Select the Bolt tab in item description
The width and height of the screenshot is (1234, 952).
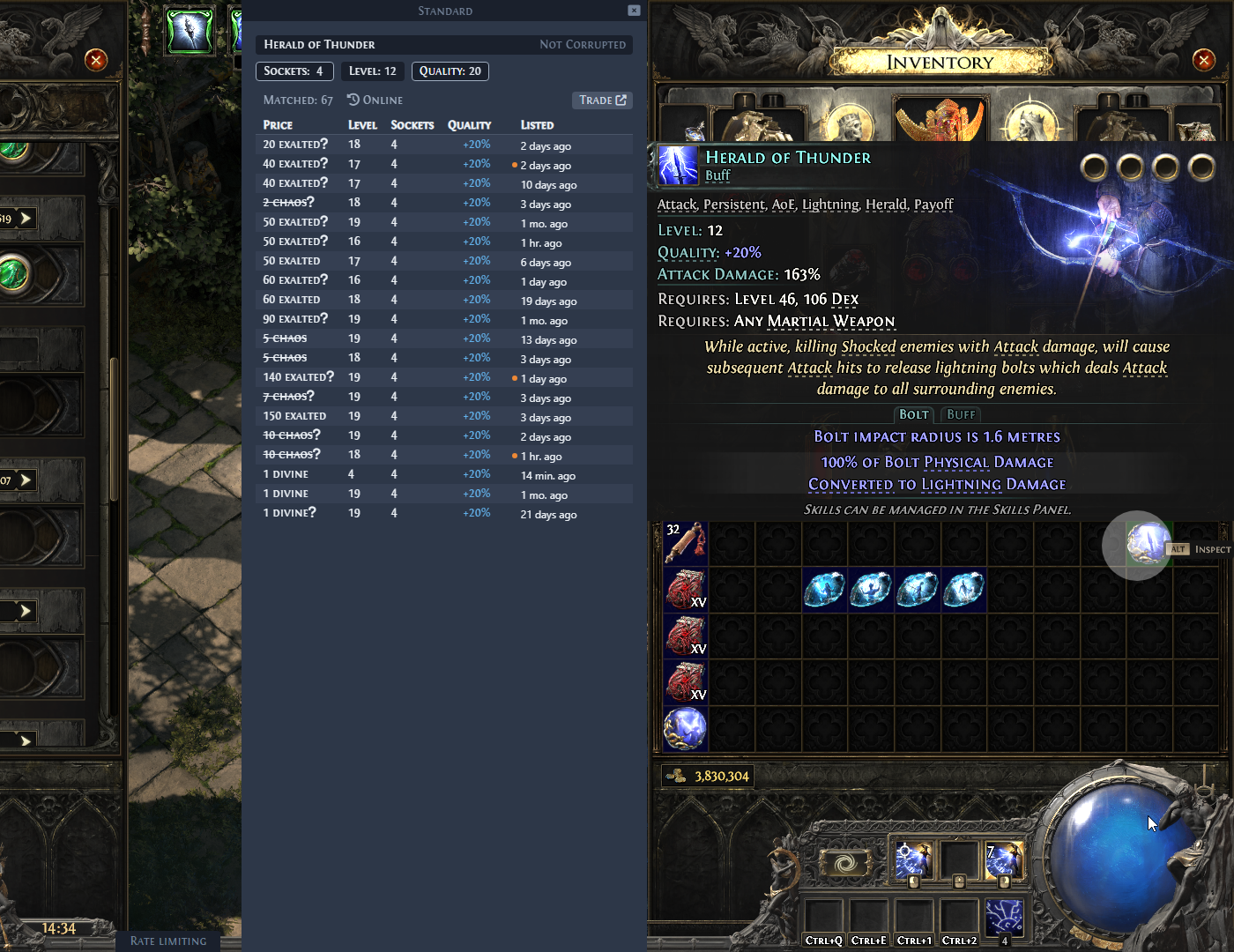click(913, 414)
